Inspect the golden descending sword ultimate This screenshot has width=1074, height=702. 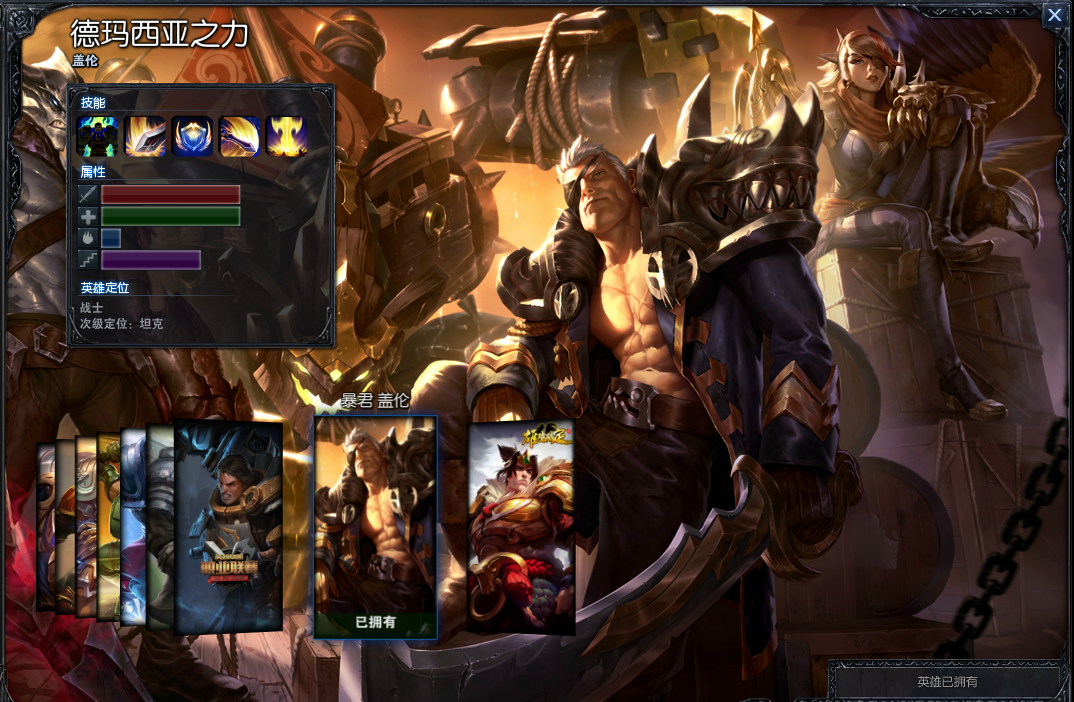coord(286,137)
